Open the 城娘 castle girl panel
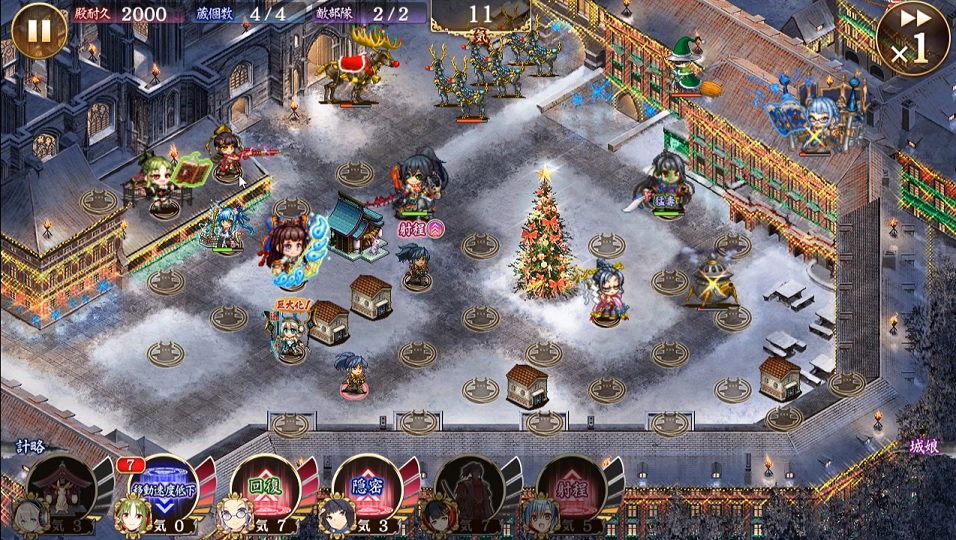The height and width of the screenshot is (540, 956). (x=926, y=447)
